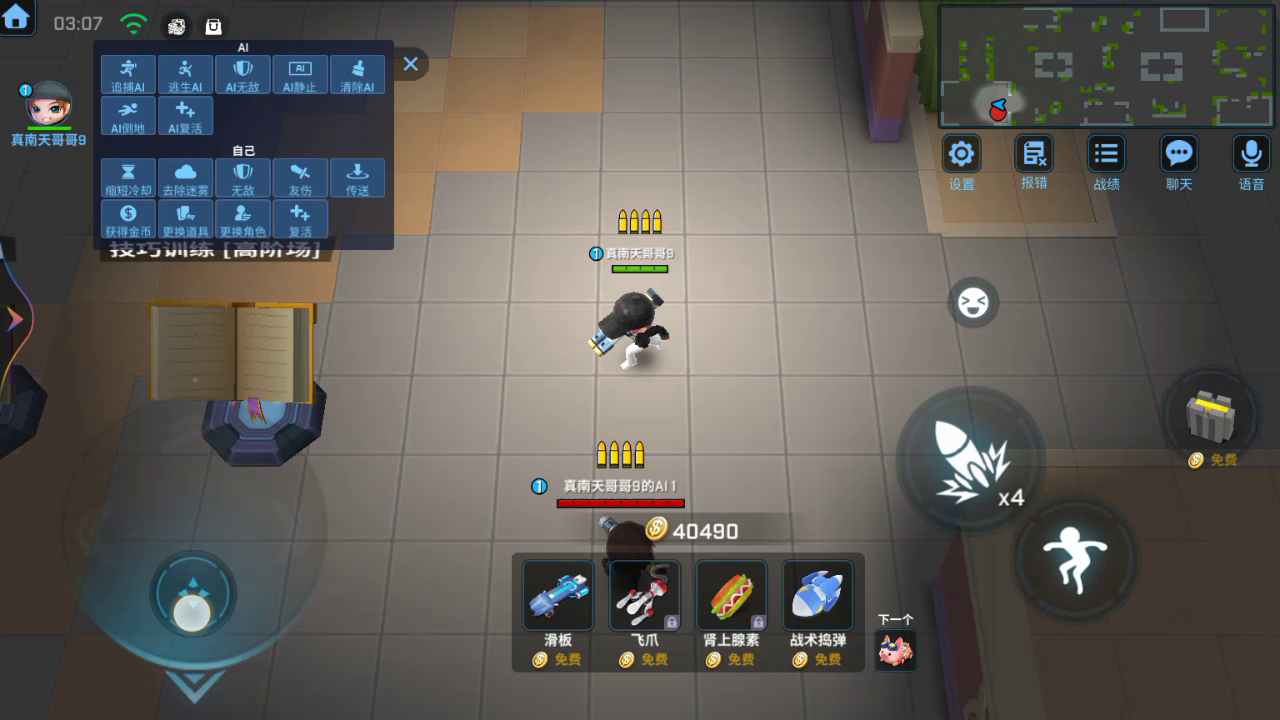Click 获得金币 (get coins) button

pos(128,218)
